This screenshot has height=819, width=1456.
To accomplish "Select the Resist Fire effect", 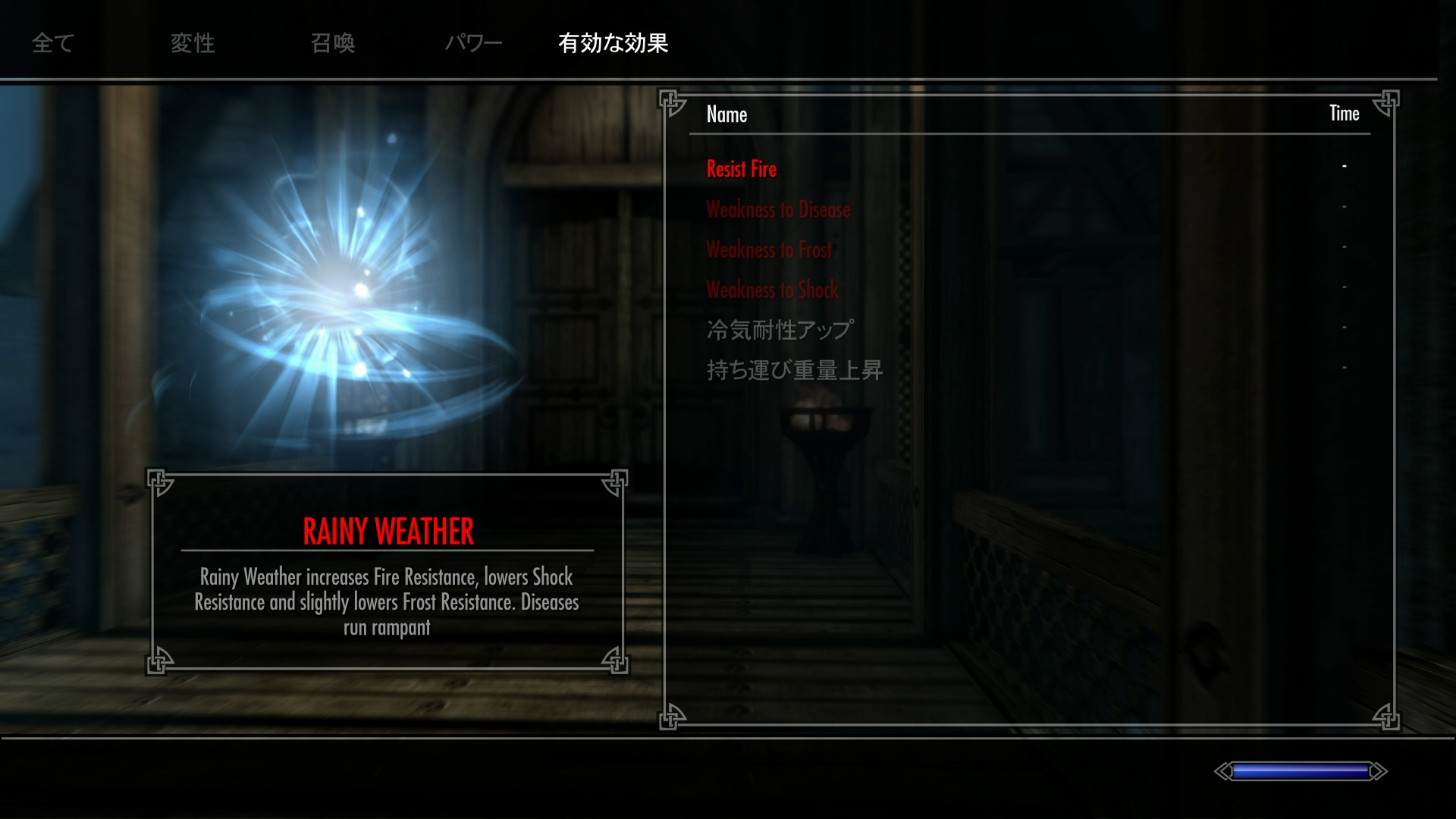I will click(741, 169).
